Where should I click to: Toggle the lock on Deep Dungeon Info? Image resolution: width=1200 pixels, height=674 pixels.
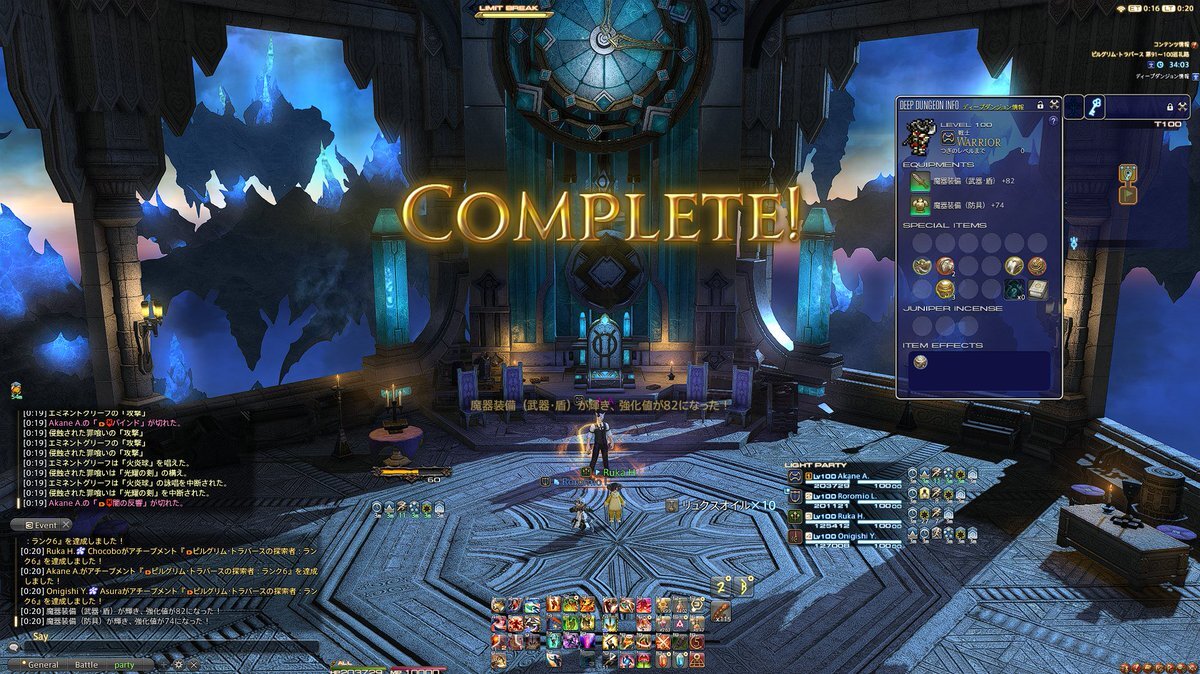tap(1040, 104)
